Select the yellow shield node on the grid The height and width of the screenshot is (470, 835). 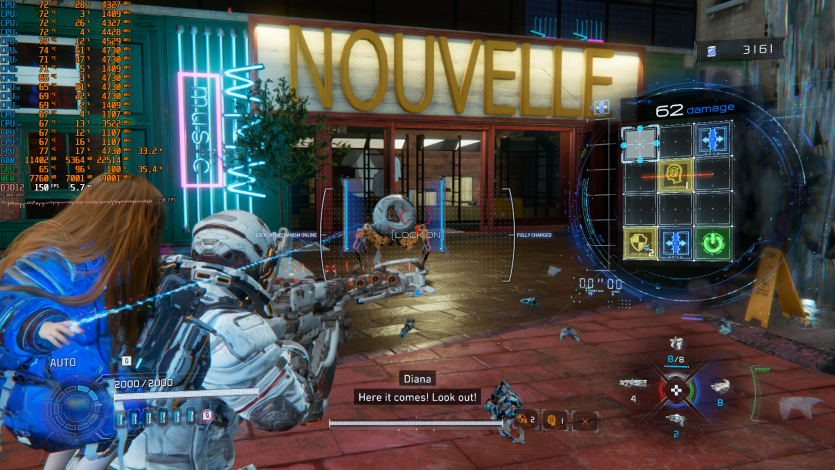click(638, 242)
